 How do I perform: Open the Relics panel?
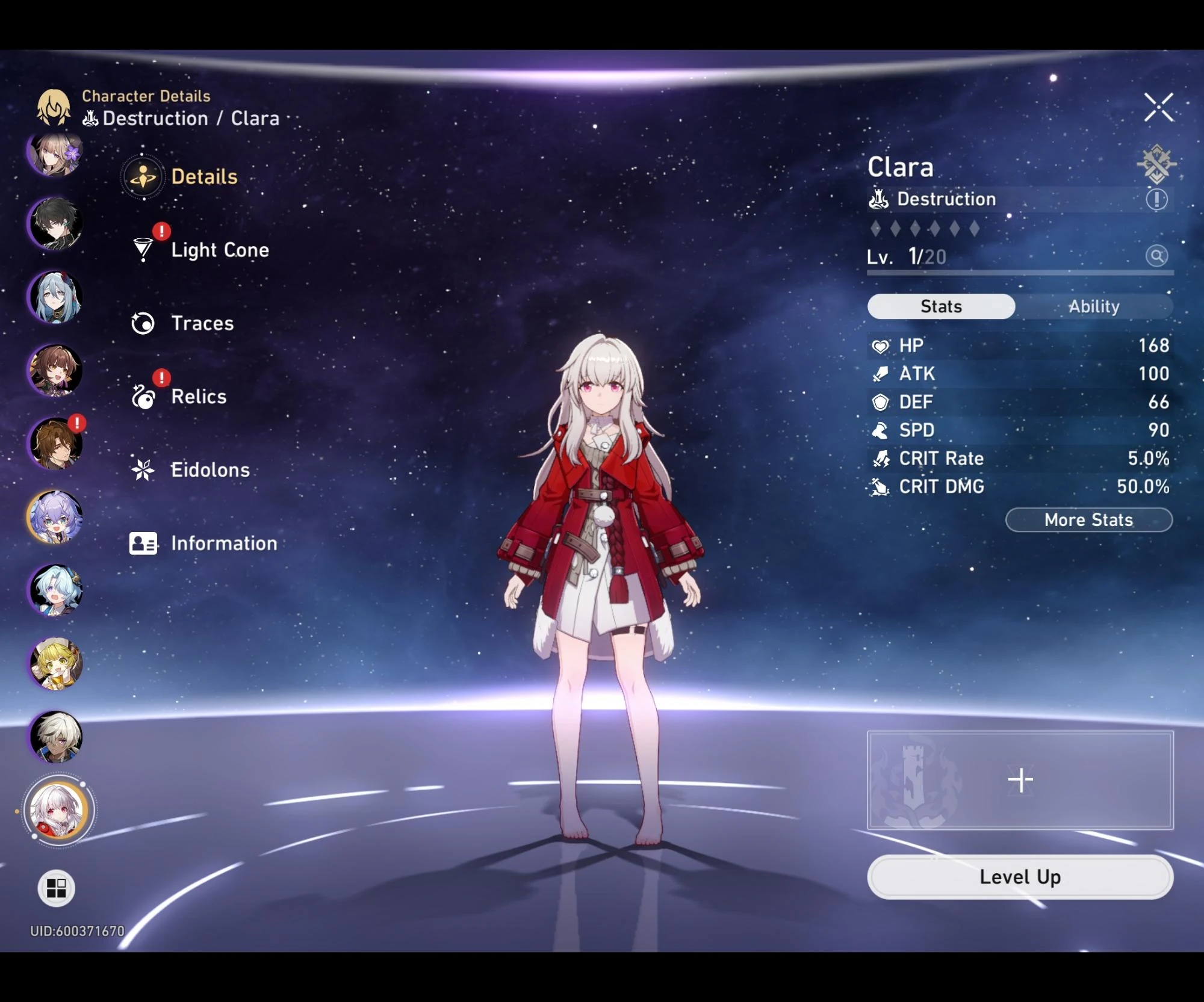click(x=199, y=397)
